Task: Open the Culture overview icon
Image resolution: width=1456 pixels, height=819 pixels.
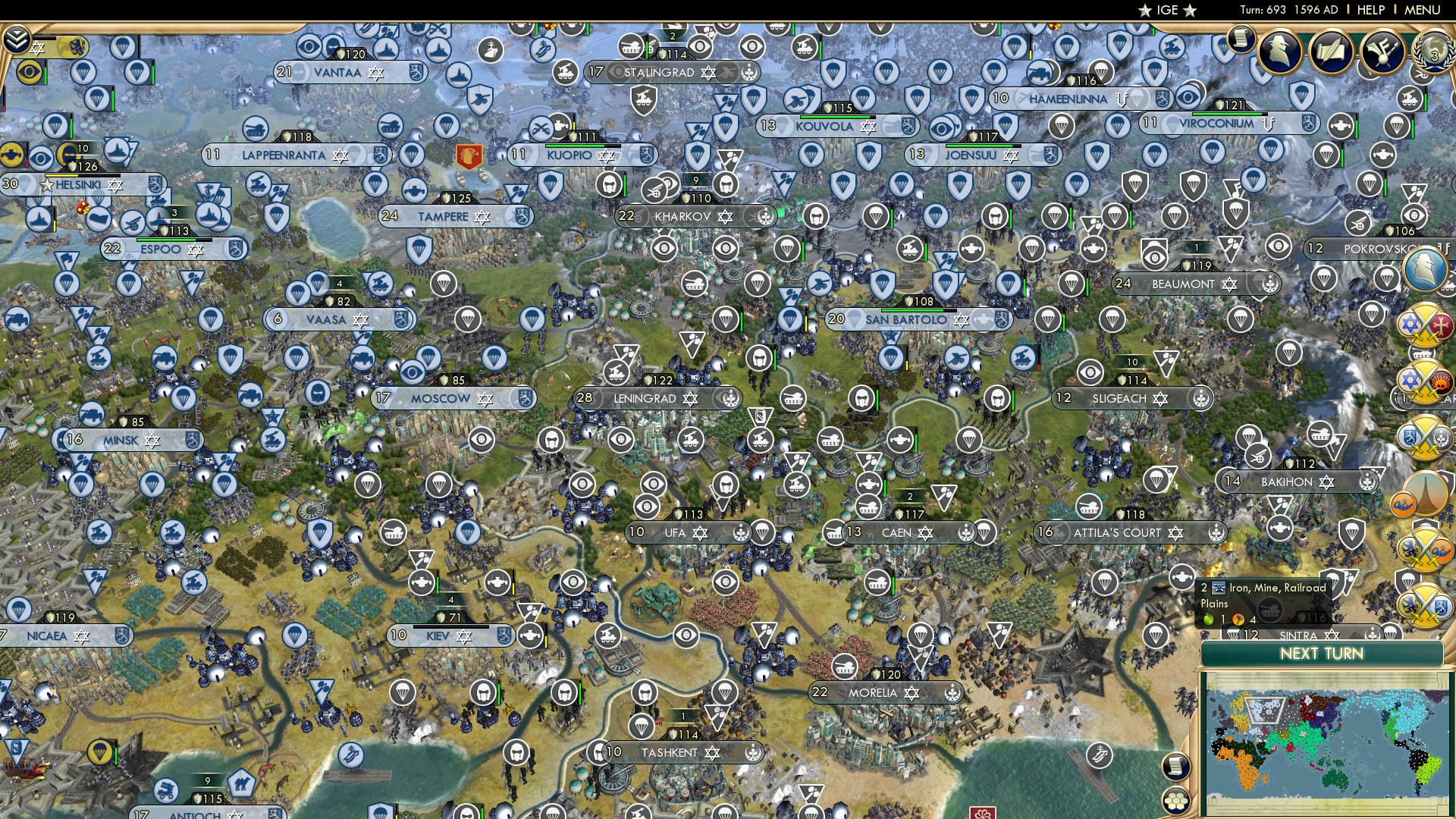Action: 1382,52
